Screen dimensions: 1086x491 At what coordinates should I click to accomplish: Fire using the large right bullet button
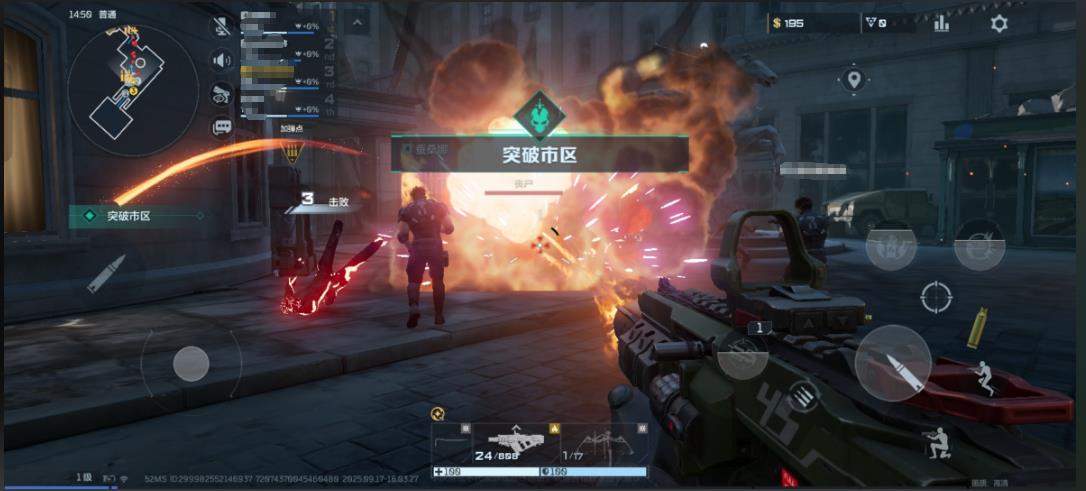(x=893, y=363)
